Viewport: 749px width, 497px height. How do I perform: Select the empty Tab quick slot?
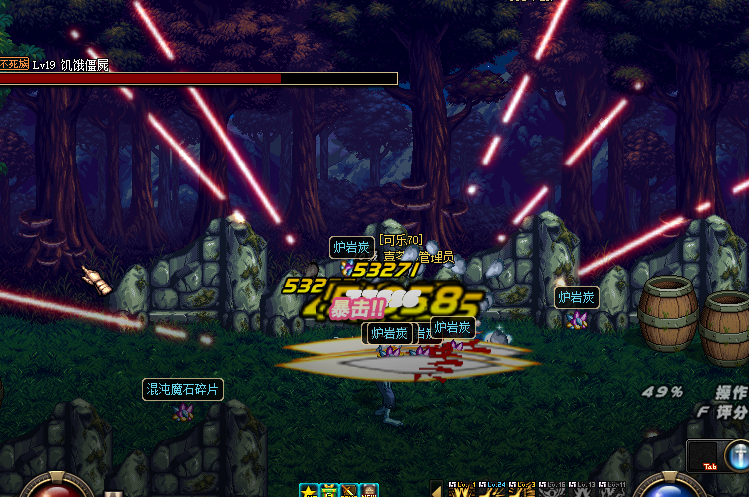(708, 455)
